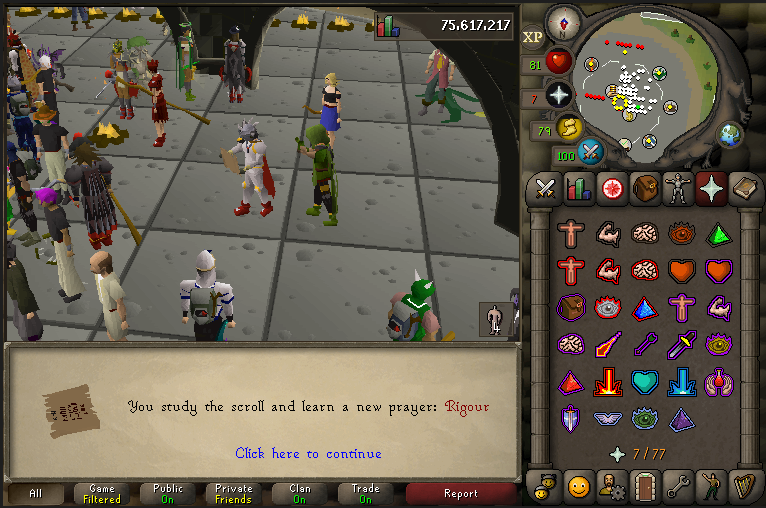Image resolution: width=766 pixels, height=508 pixels.
Task: Open the world map globe
Action: [730, 133]
